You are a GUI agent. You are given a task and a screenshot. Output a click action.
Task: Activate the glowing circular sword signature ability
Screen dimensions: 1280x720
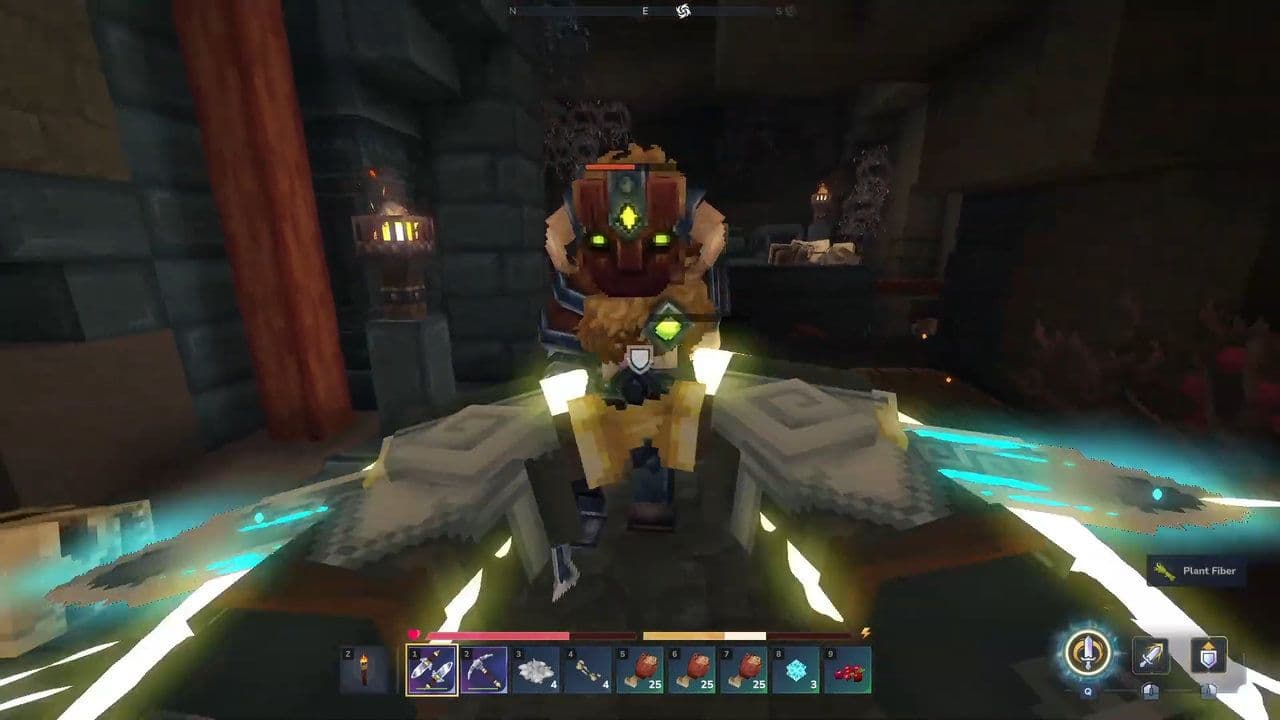[1085, 653]
